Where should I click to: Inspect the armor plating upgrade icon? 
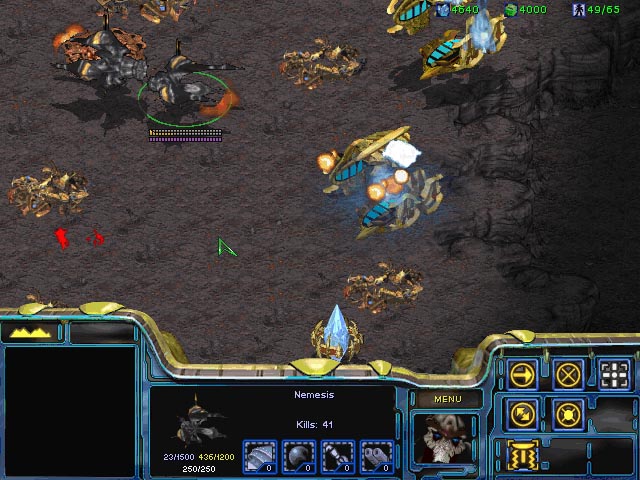click(x=260, y=457)
